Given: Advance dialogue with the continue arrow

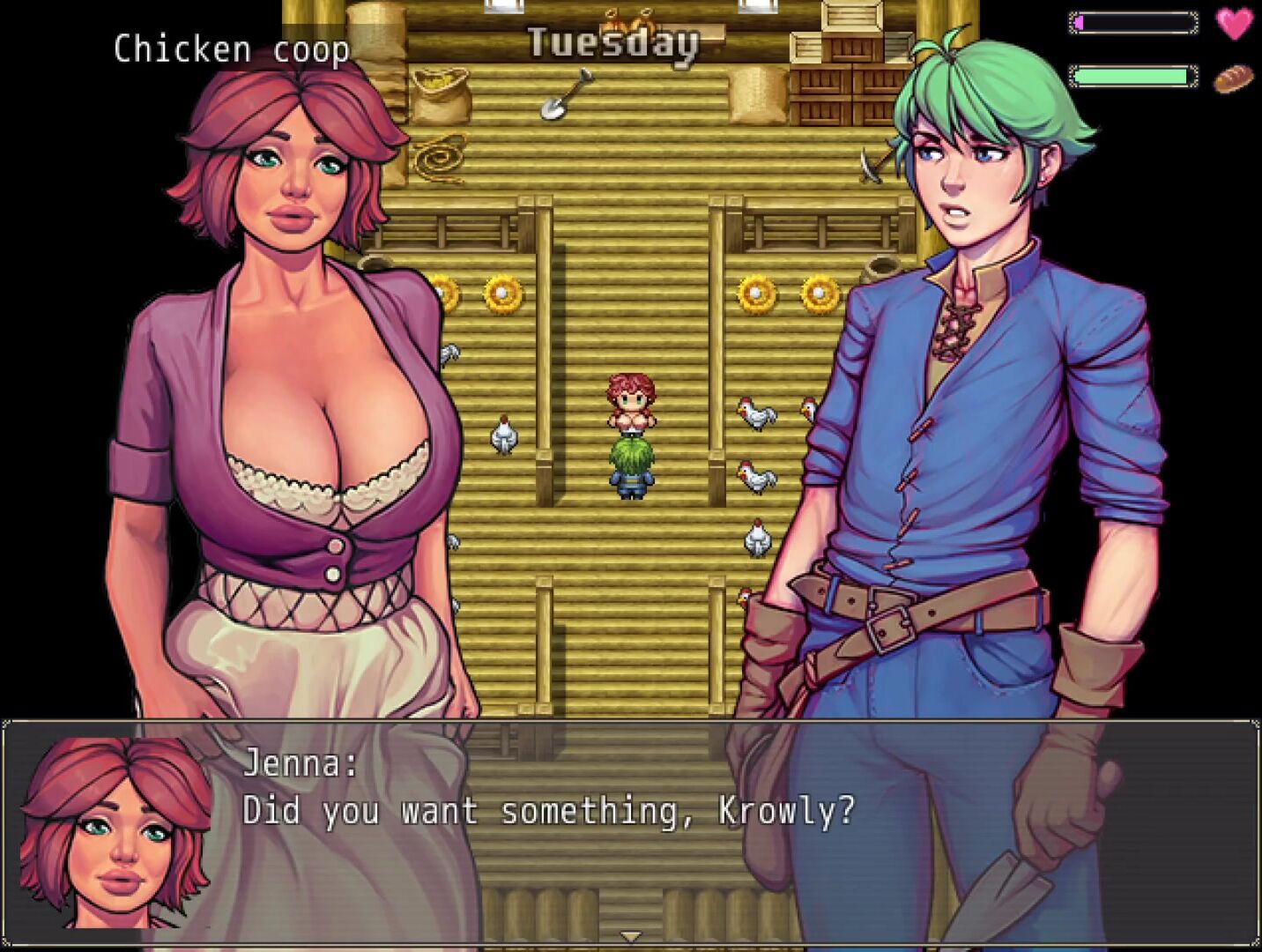Looking at the screenshot, I should point(630,936).
